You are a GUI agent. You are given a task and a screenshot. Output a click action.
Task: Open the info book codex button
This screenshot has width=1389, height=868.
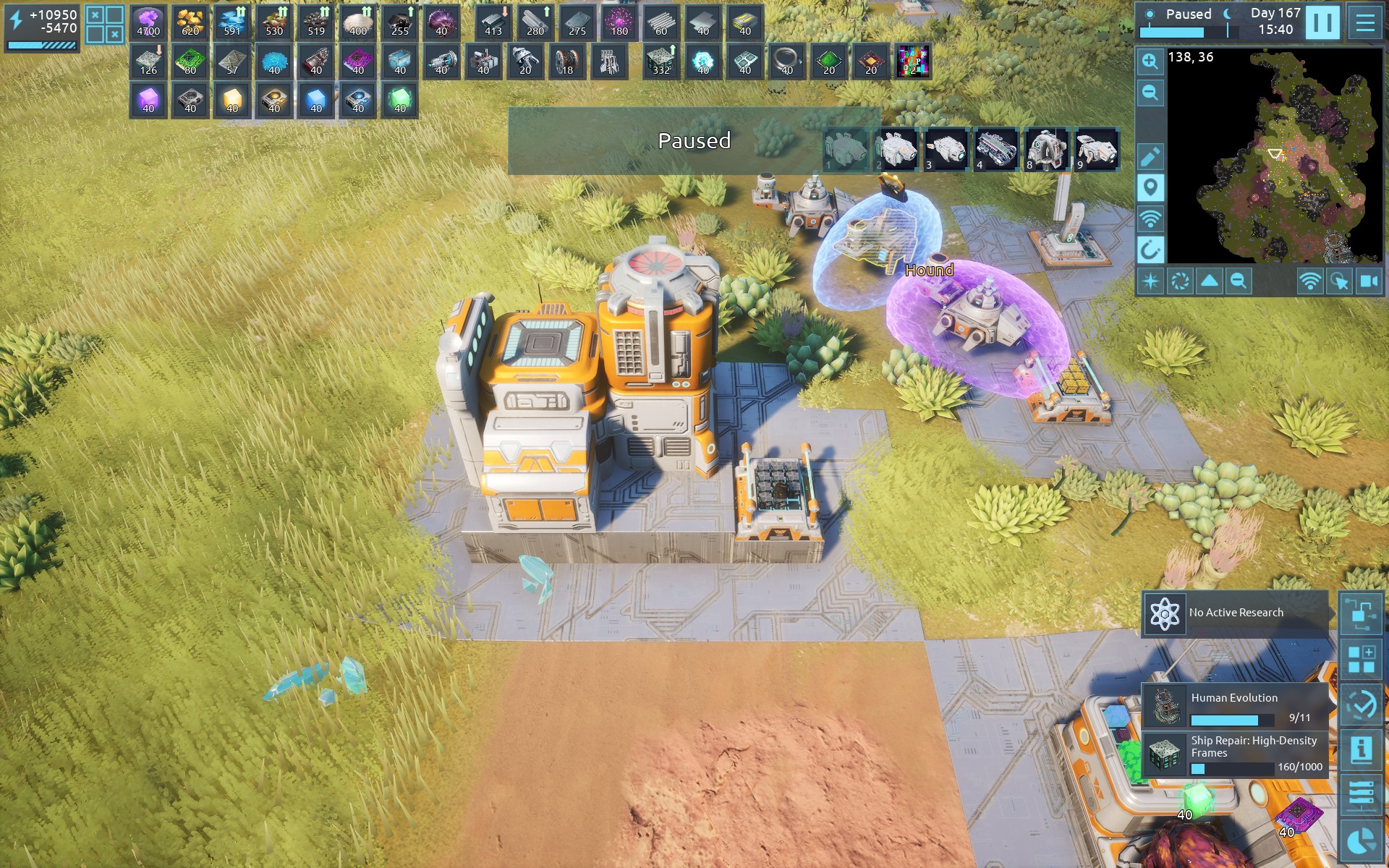1361,749
